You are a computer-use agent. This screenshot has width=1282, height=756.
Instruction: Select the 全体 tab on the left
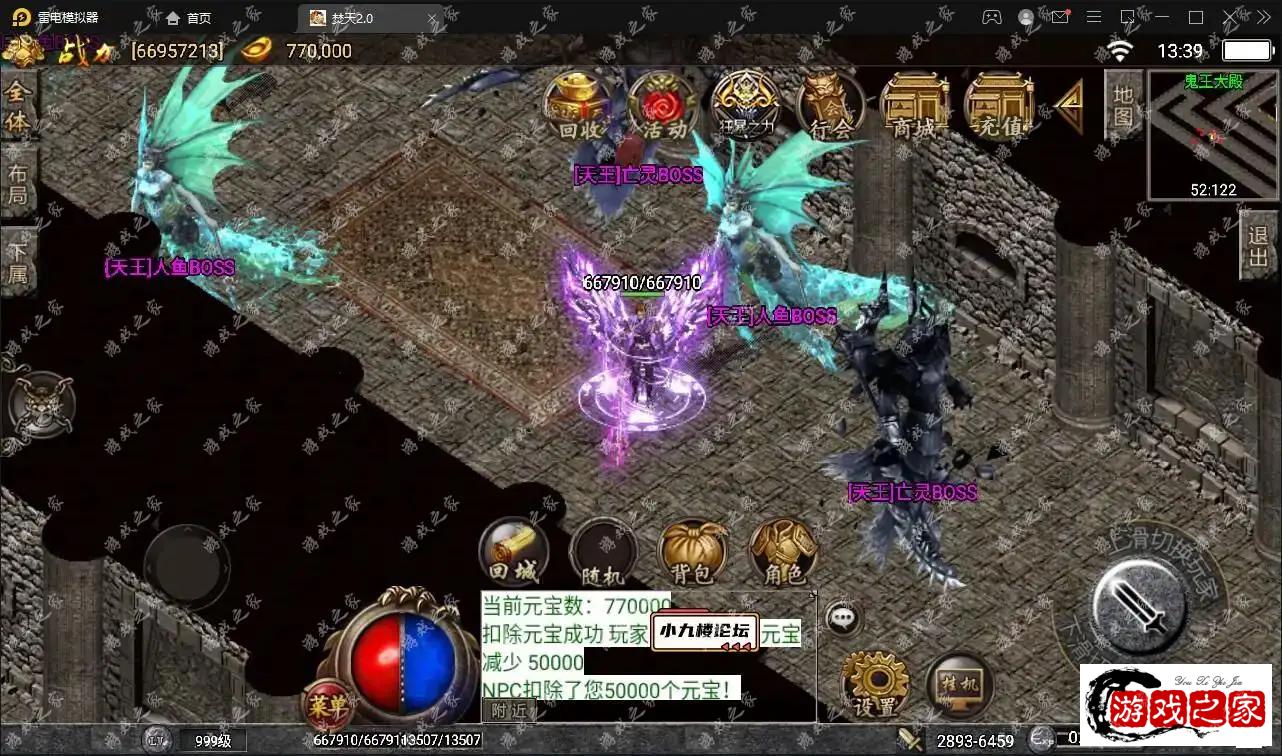coord(18,106)
